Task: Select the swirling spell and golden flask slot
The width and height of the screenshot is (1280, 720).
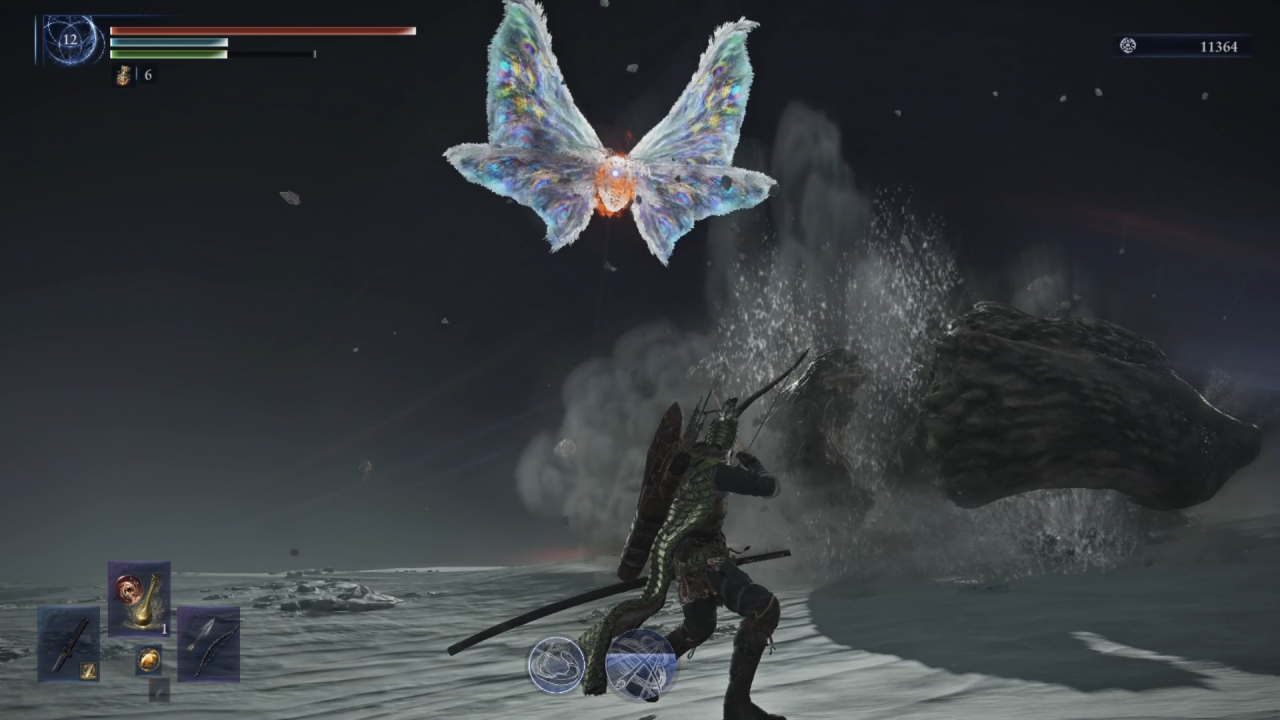Action: pyautogui.click(x=139, y=598)
